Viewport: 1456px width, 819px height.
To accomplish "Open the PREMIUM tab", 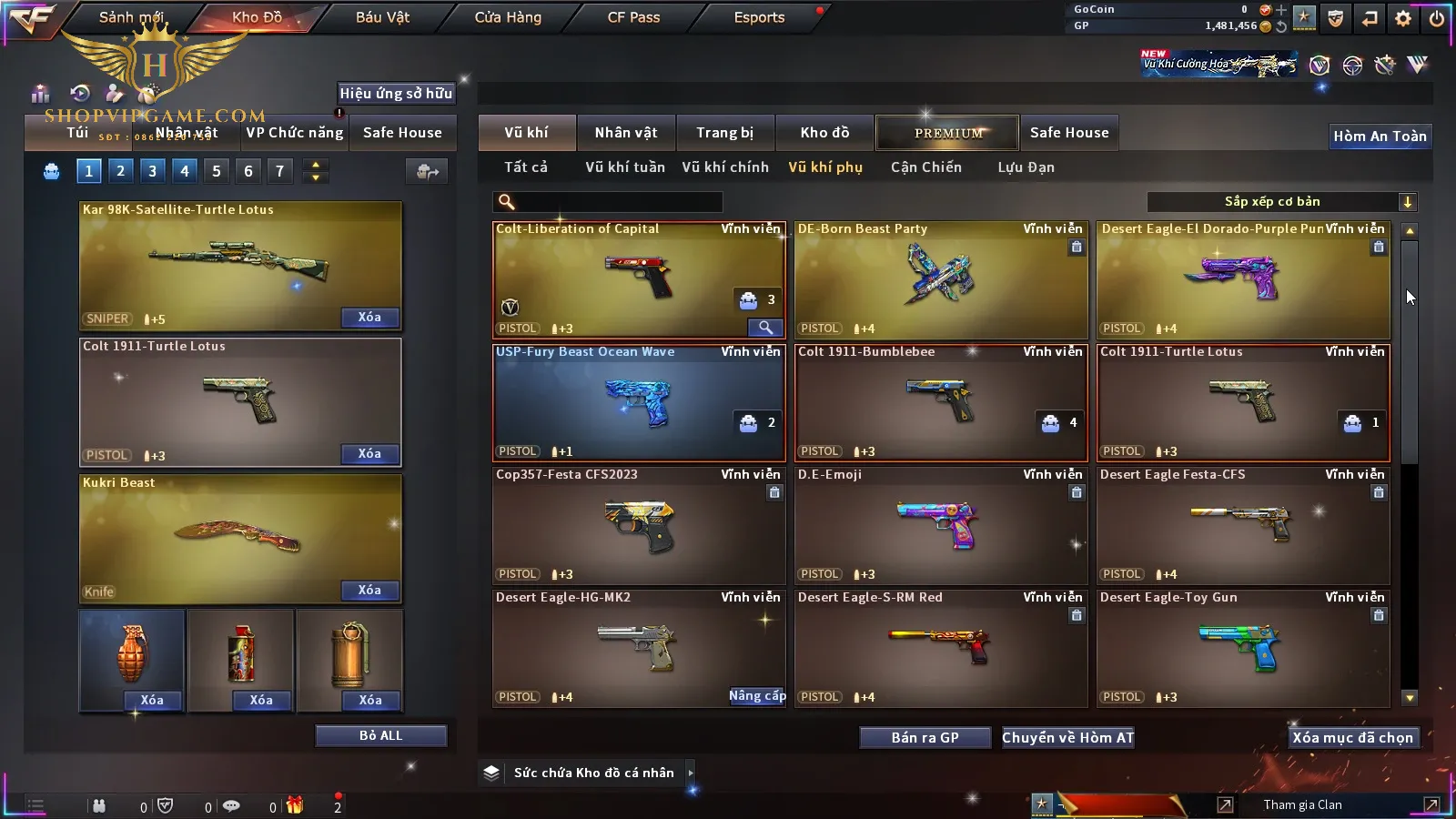I will tap(948, 133).
